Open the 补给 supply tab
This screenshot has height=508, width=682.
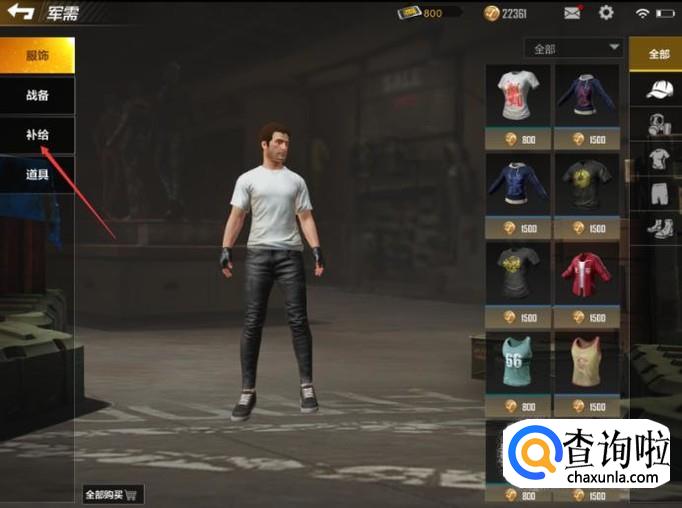click(x=37, y=135)
